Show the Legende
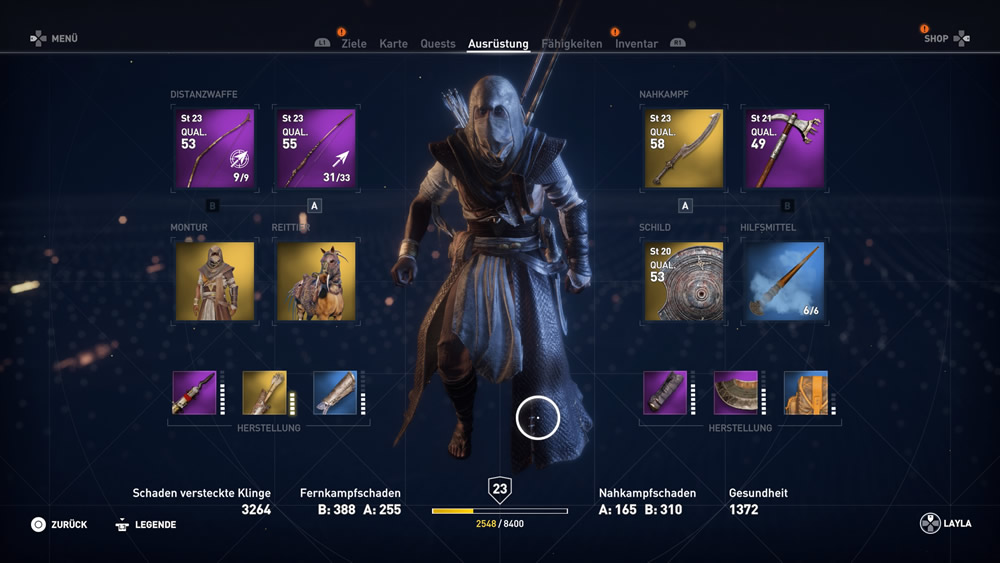The height and width of the screenshot is (563, 1000). point(146,524)
